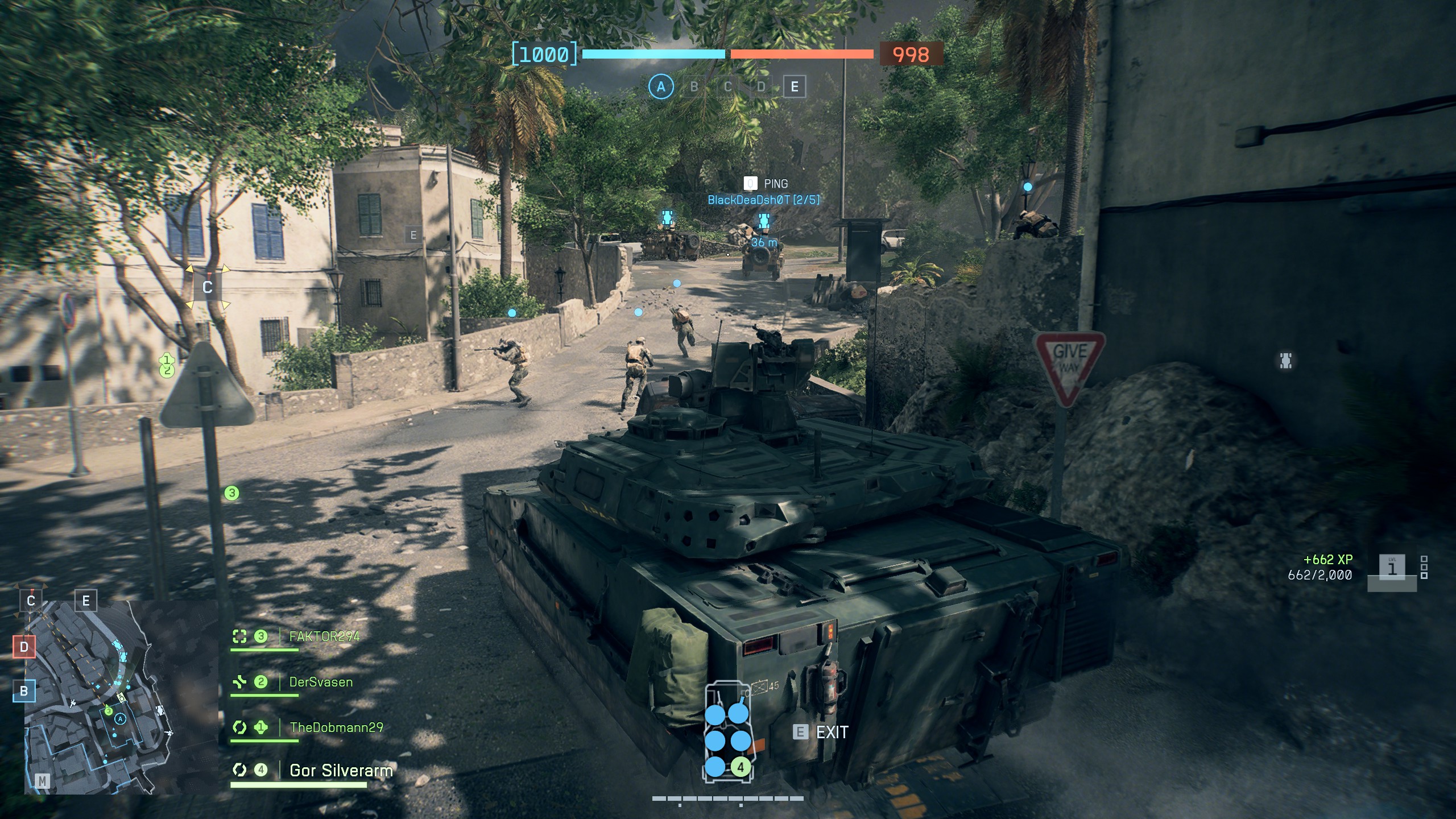Select objective E in the top capture row
This screenshot has width=1456, height=819.
tap(795, 87)
